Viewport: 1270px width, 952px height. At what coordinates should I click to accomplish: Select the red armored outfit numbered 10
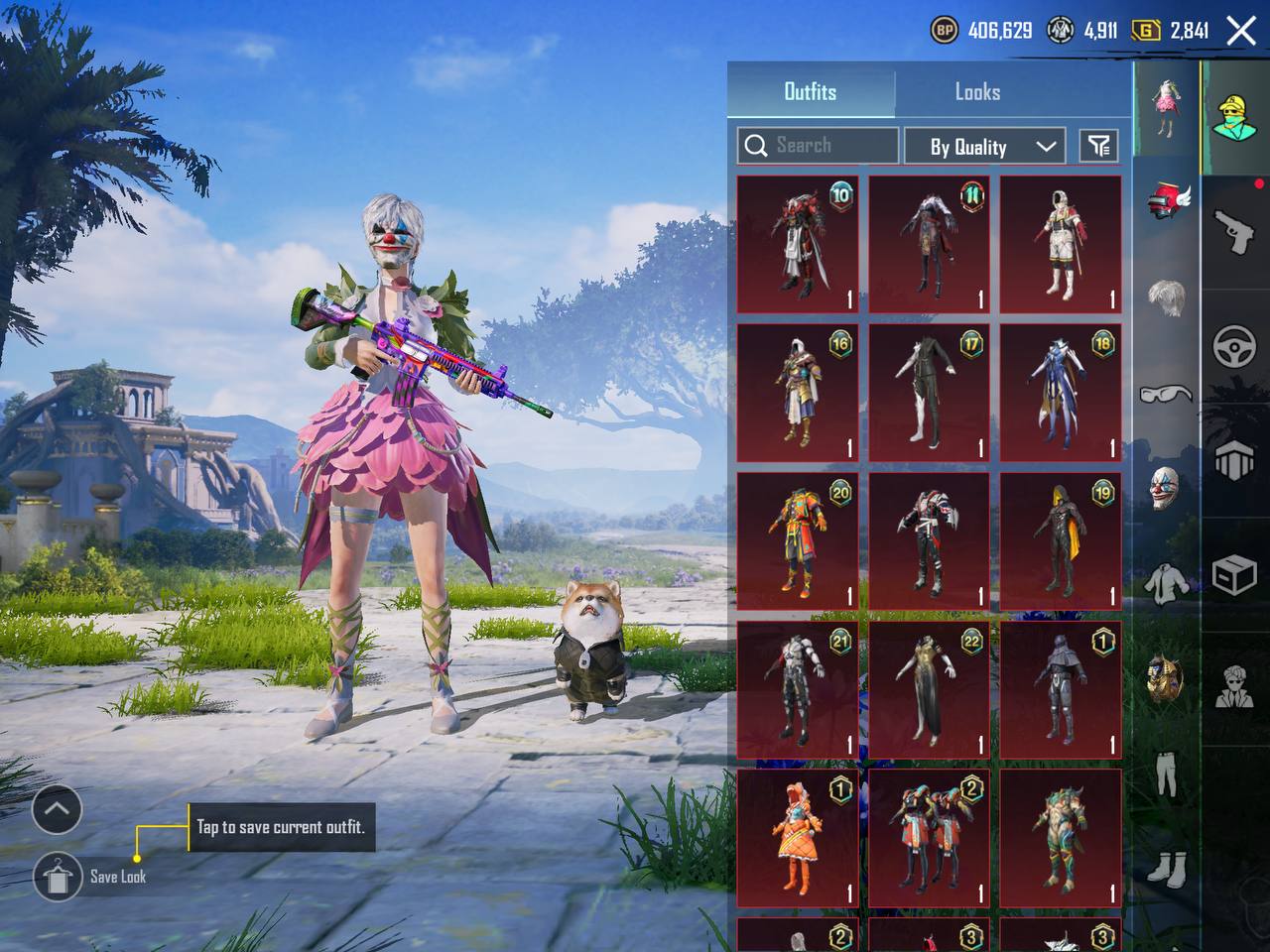pyautogui.click(x=797, y=244)
